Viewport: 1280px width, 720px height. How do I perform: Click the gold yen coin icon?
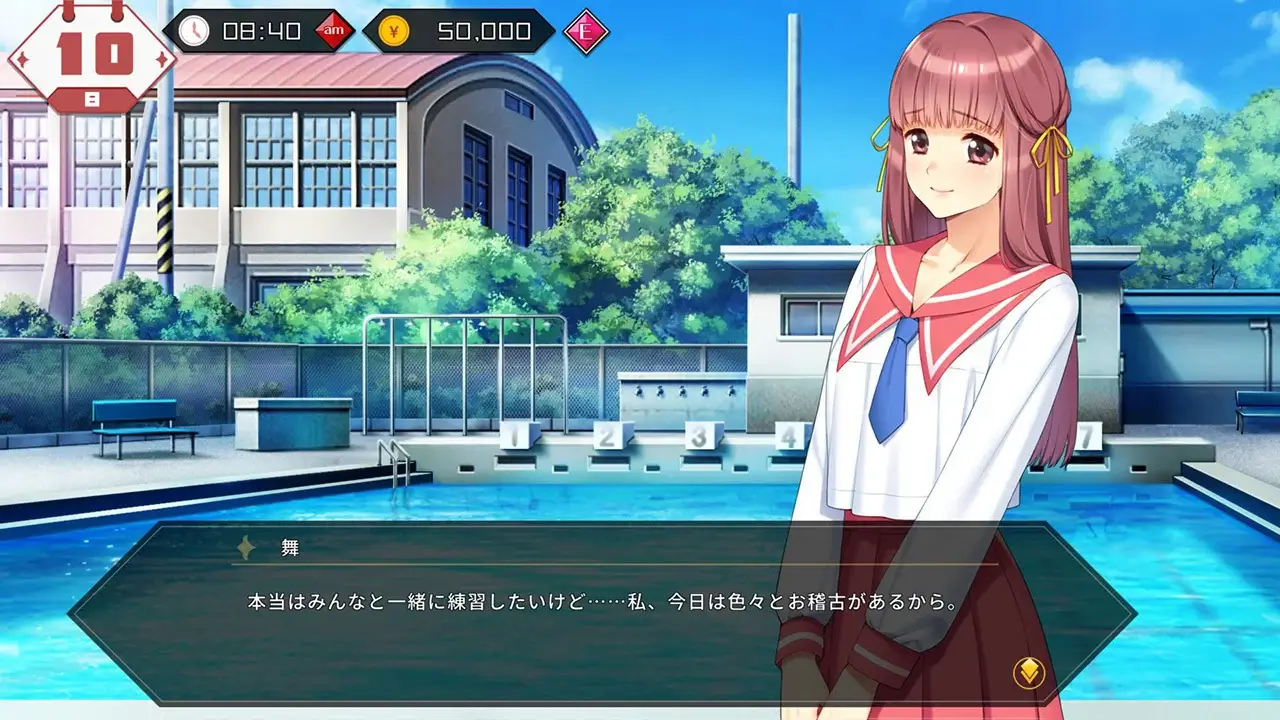point(394,29)
